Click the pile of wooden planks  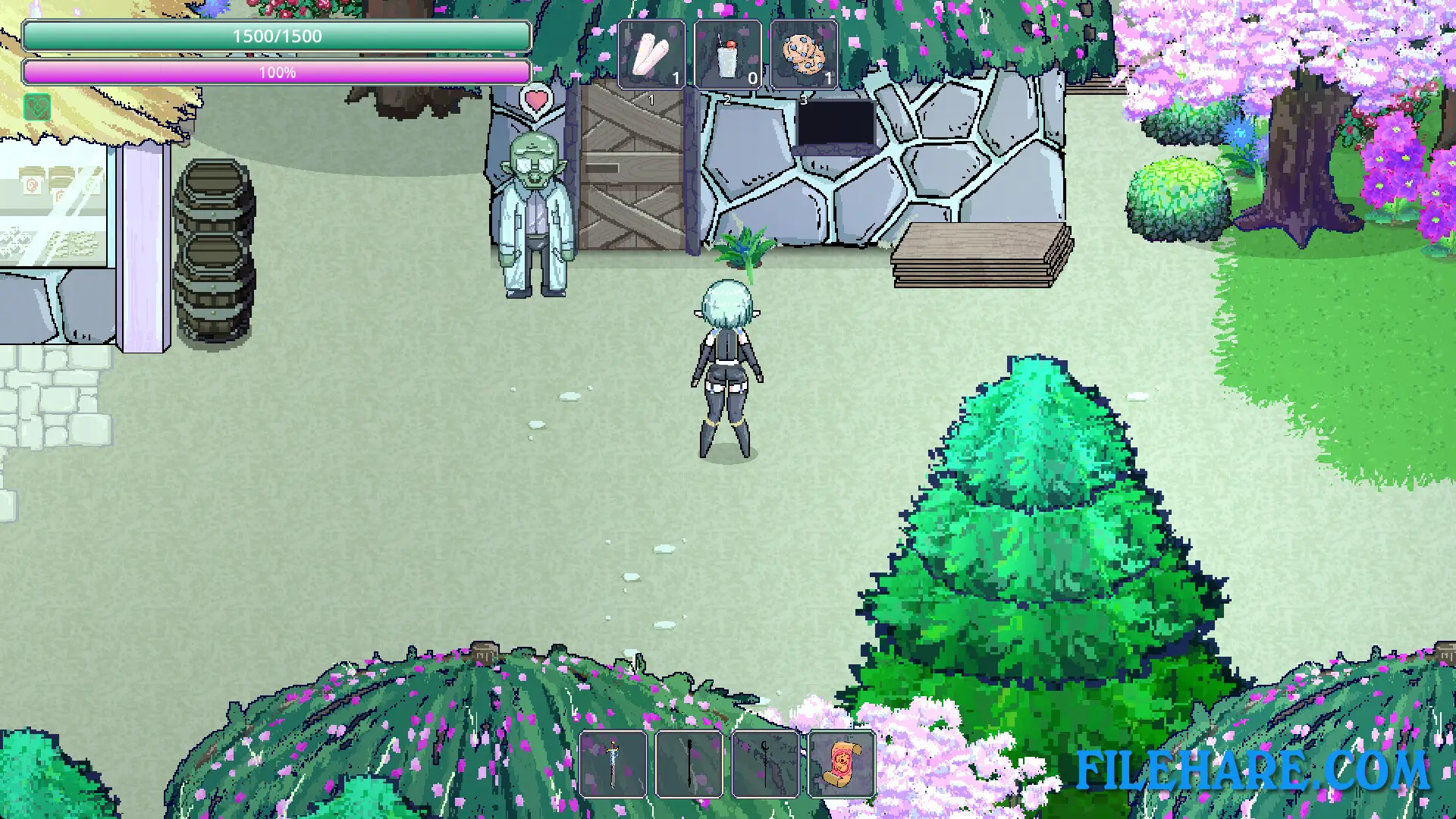click(982, 254)
